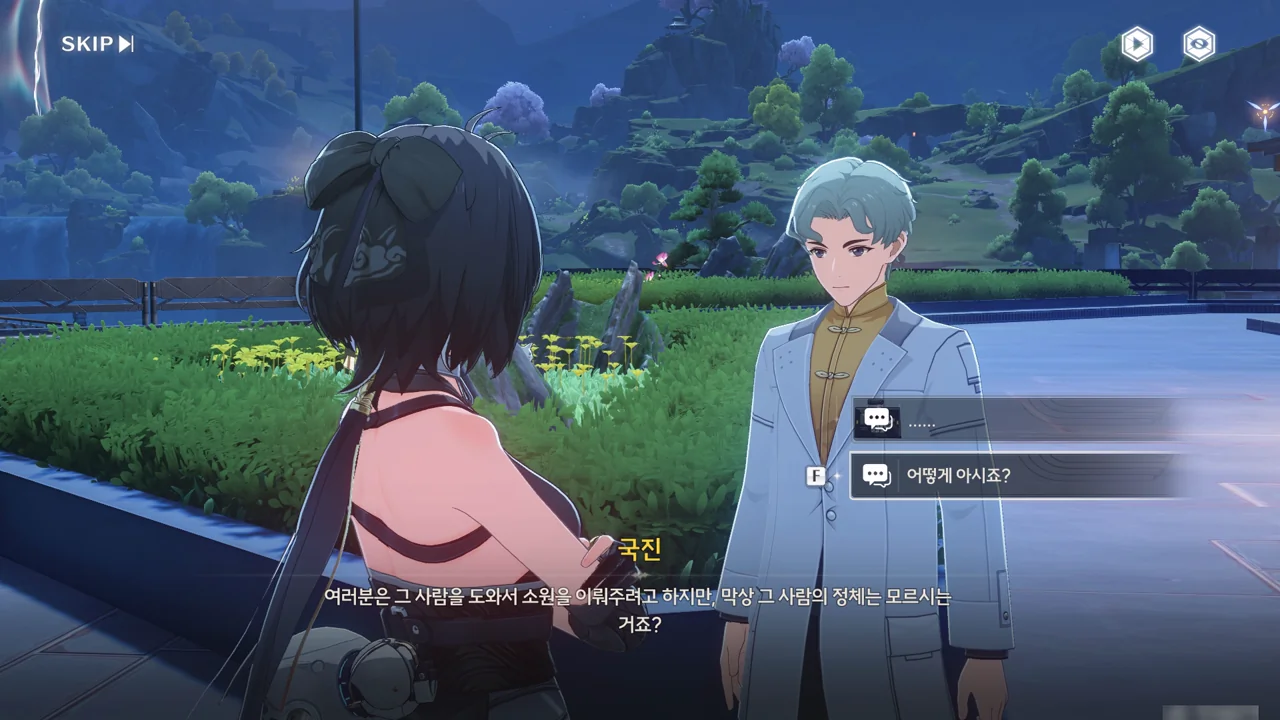Image resolution: width=1280 pixels, height=720 pixels.
Task: Select the "어떻게 아시죠?" dialogue reply
Action: pos(1010,476)
